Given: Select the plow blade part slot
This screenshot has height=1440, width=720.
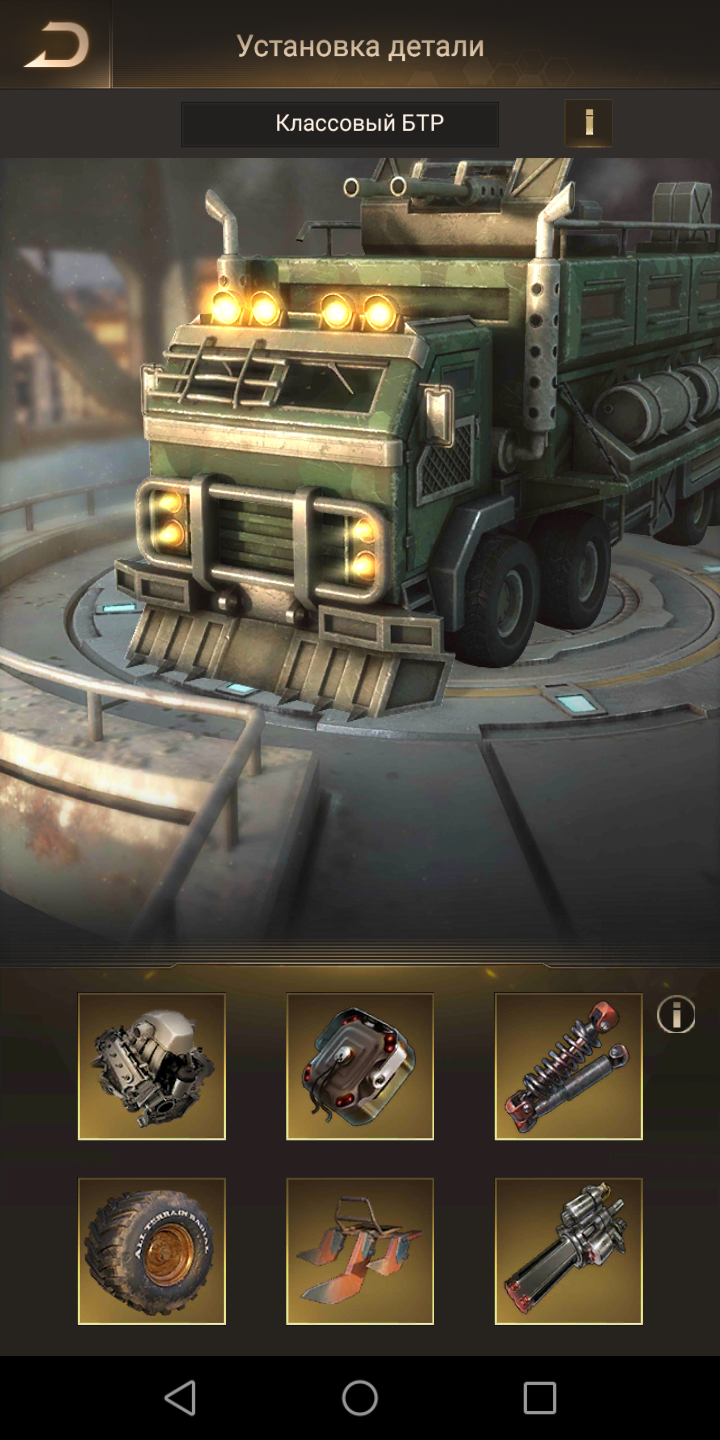Looking at the screenshot, I should [360, 1251].
